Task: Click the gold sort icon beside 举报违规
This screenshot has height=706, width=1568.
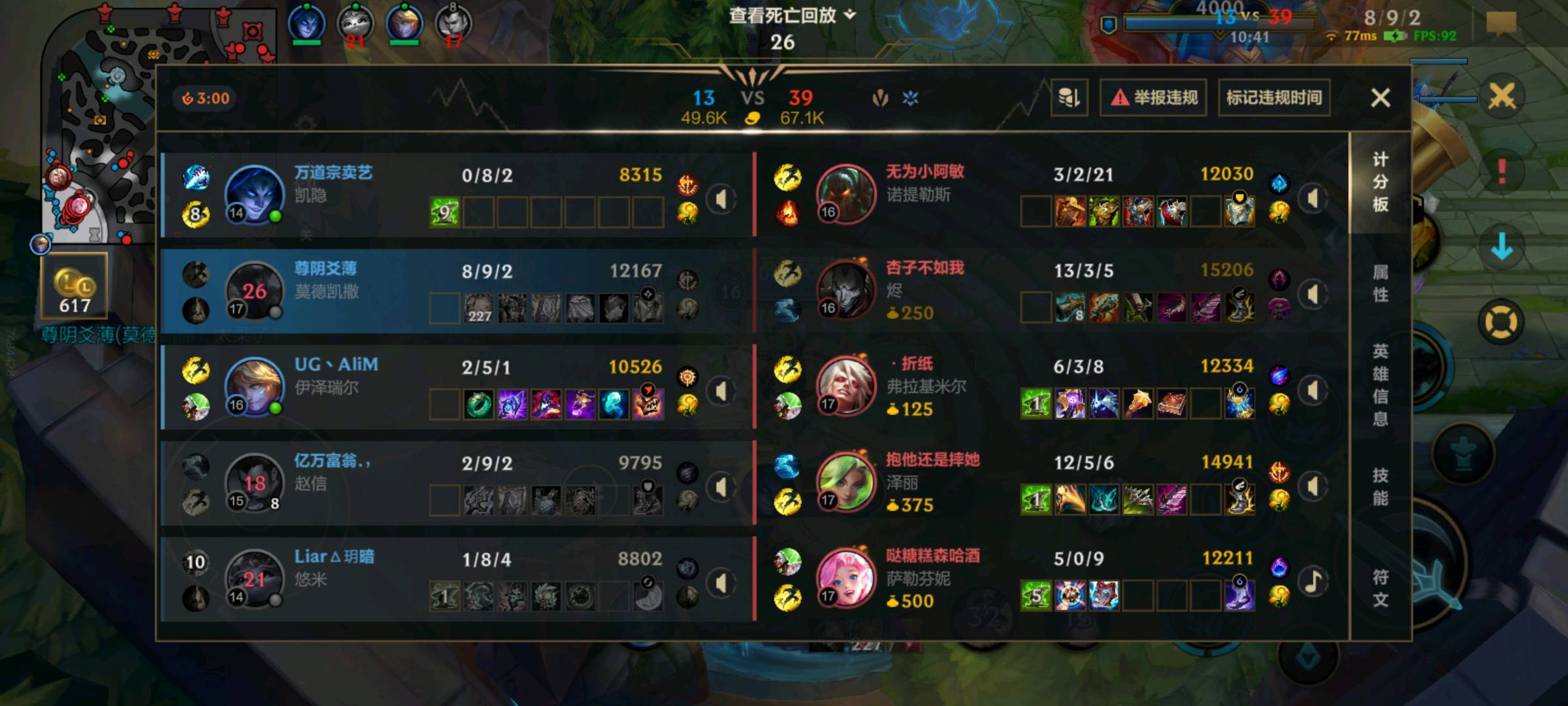Action: [x=1070, y=97]
